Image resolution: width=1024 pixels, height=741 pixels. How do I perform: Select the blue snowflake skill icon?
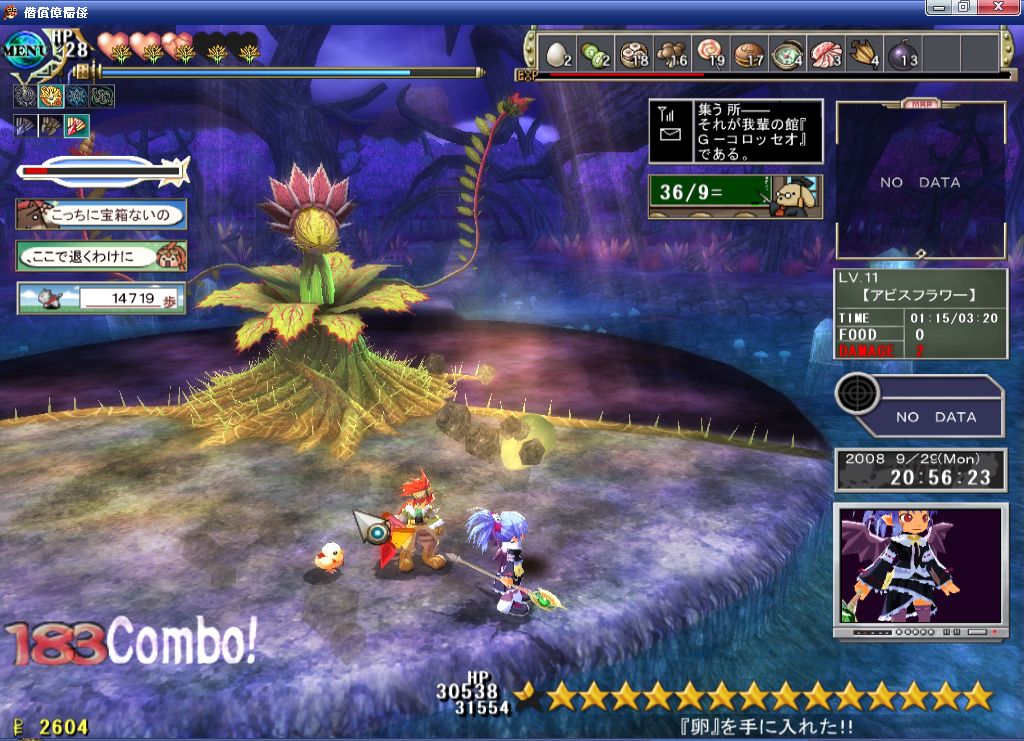click(x=77, y=96)
